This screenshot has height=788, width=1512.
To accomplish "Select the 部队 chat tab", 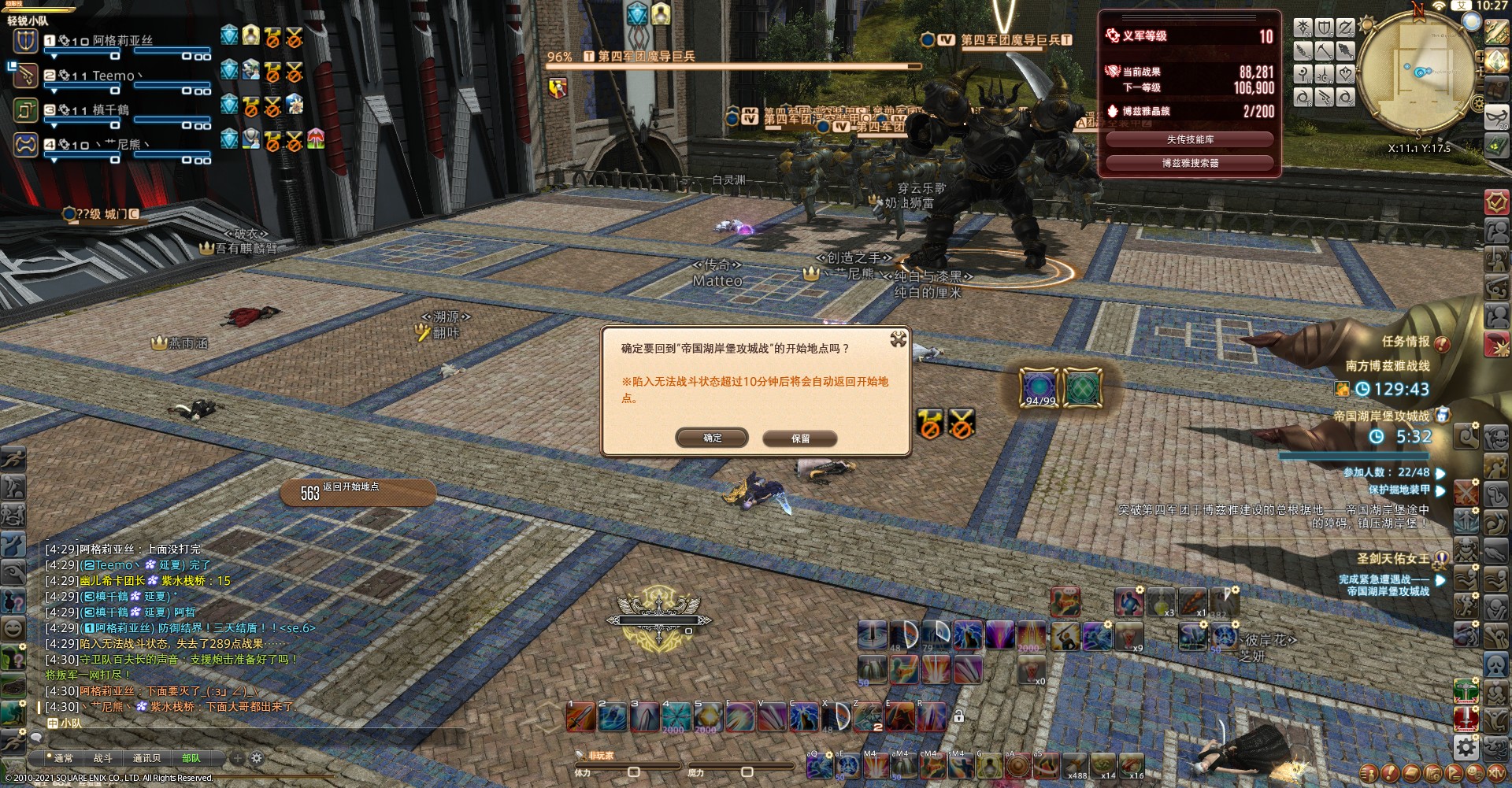I will 191,758.
